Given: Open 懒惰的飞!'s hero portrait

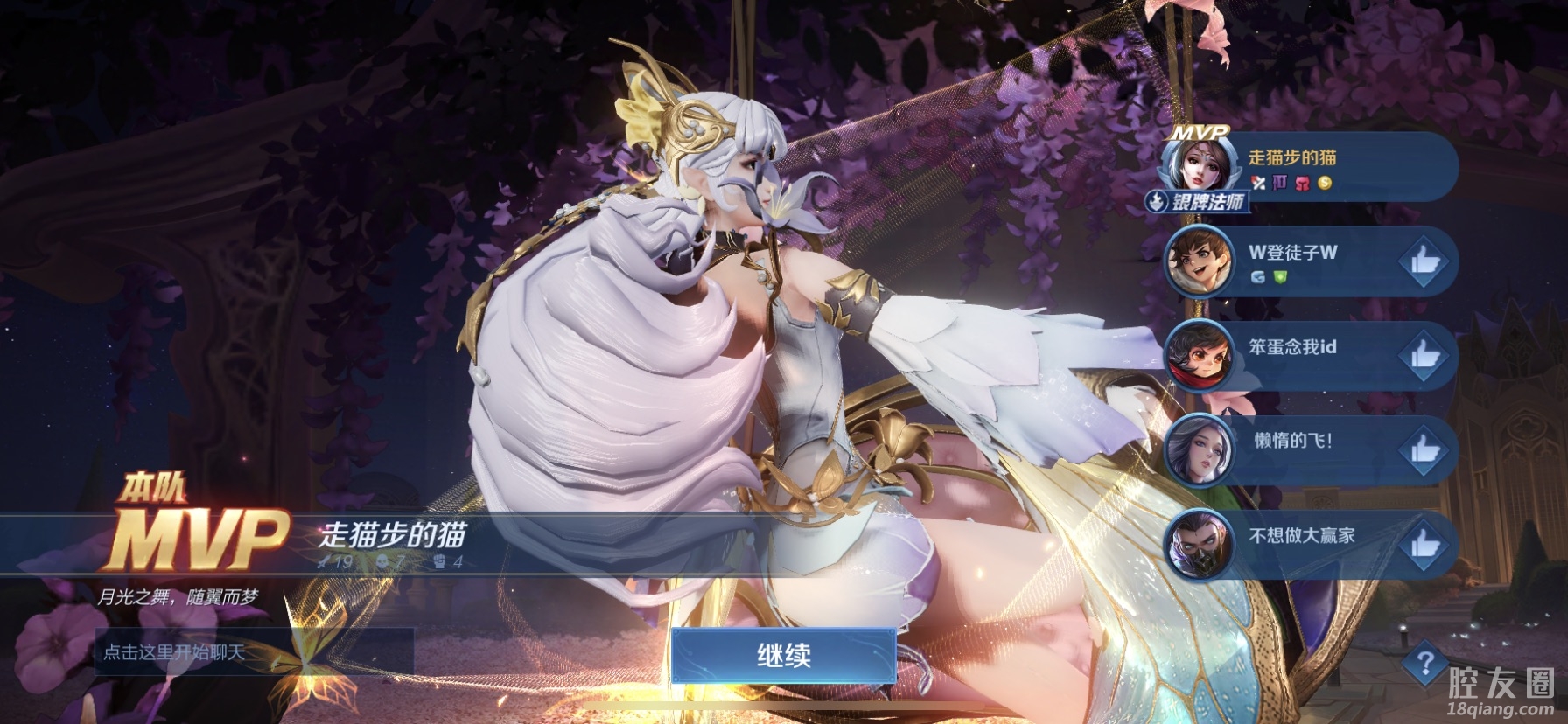Looking at the screenshot, I should tap(1199, 449).
